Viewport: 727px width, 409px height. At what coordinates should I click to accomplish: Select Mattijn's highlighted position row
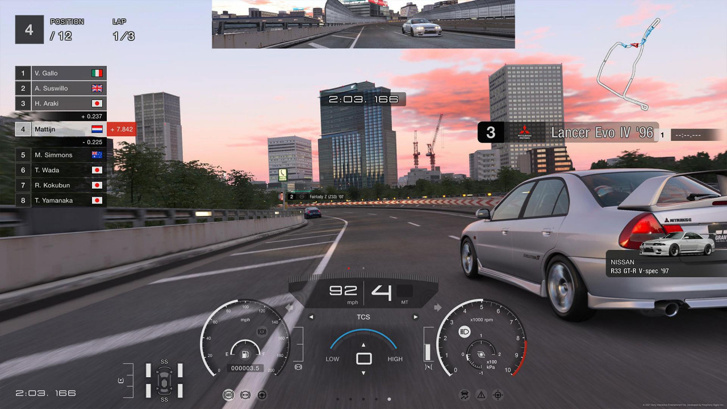60,129
